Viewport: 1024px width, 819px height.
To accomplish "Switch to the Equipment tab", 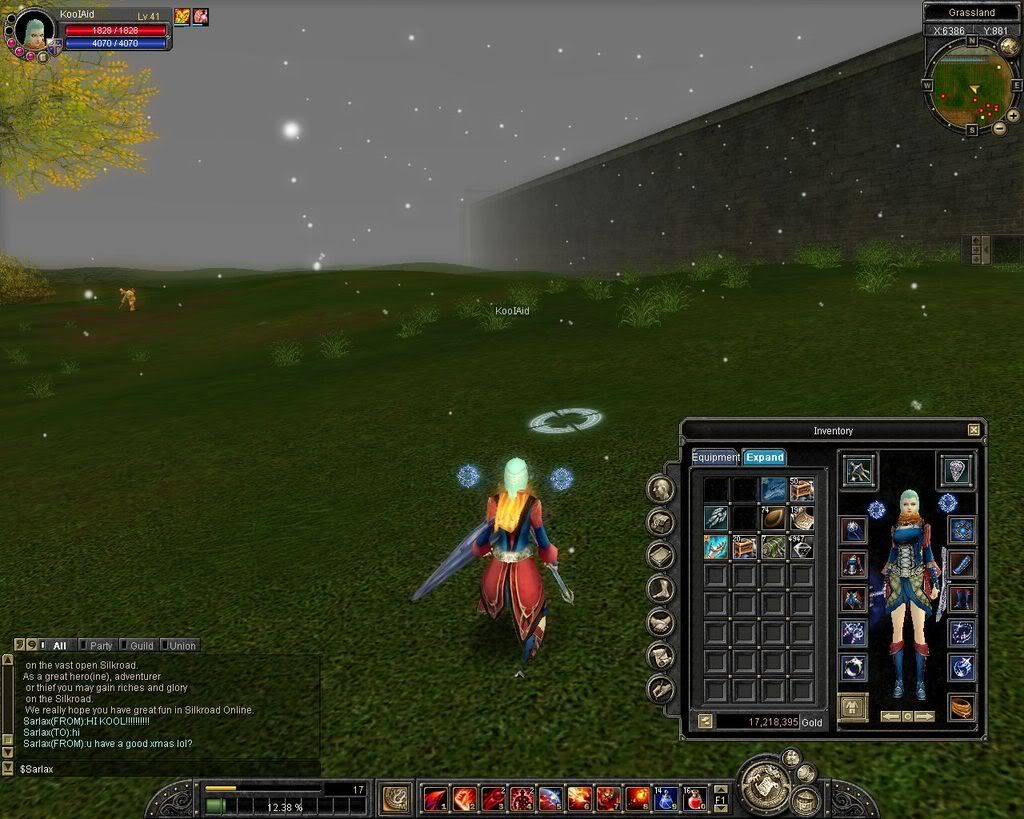I will 715,457.
